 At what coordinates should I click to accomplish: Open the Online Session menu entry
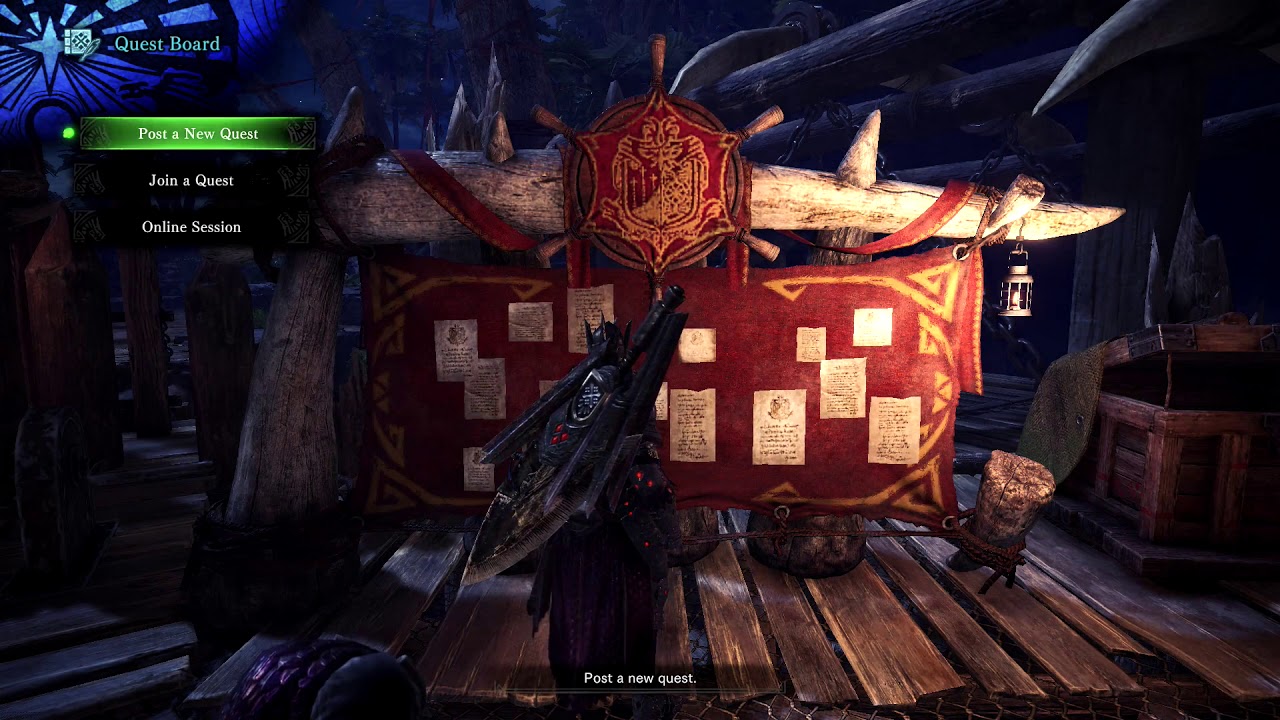(x=193, y=227)
